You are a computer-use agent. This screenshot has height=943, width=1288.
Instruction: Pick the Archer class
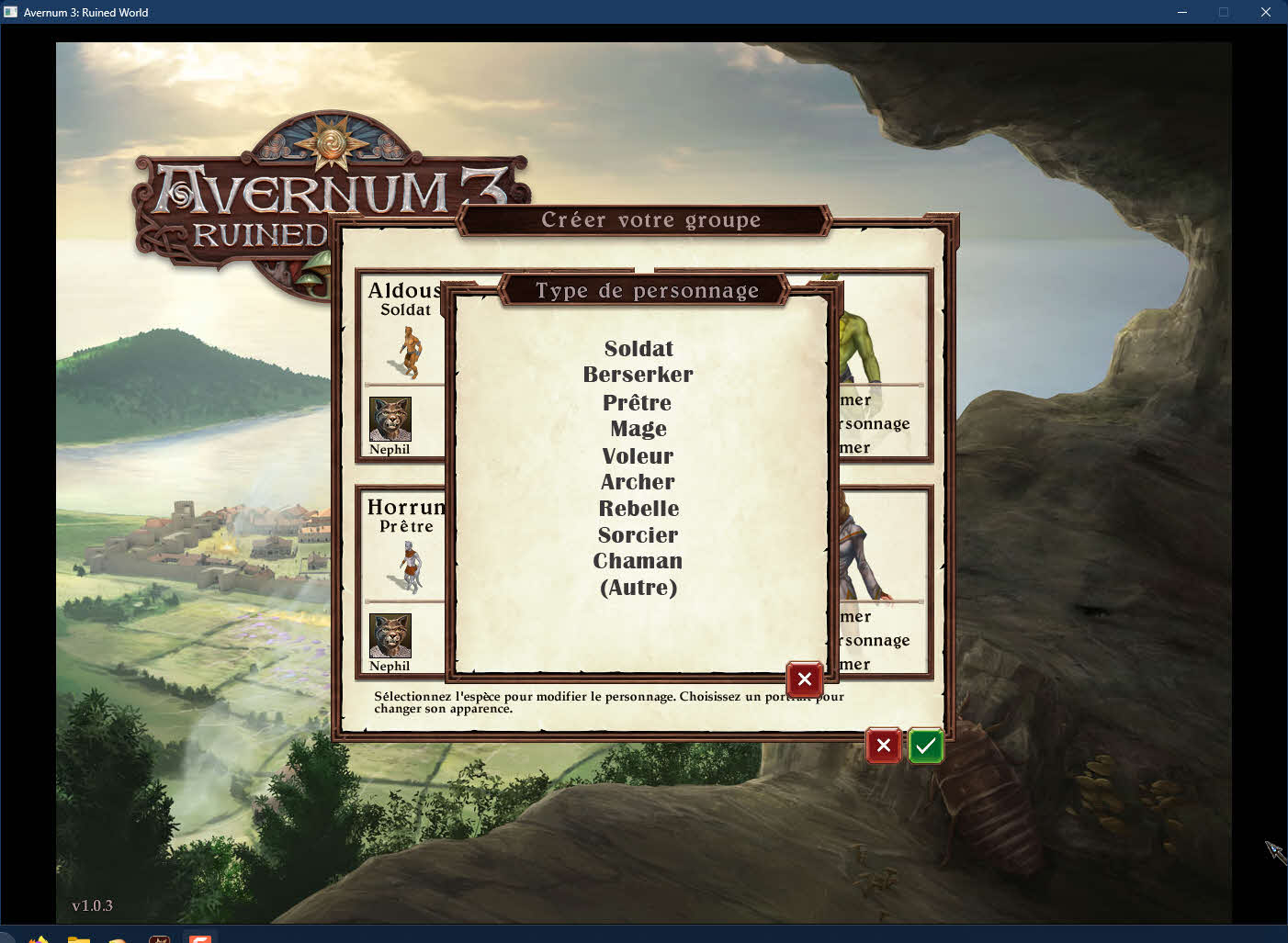(x=638, y=482)
